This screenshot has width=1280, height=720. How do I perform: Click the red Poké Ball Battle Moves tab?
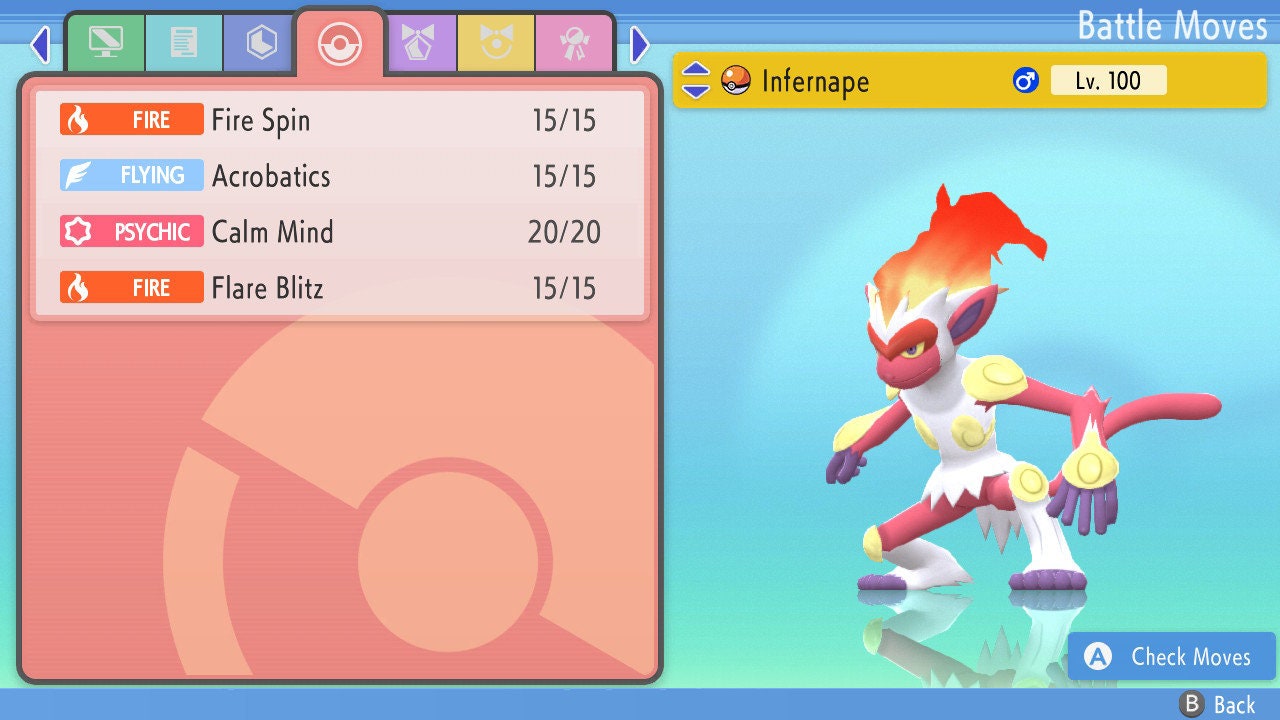point(340,43)
